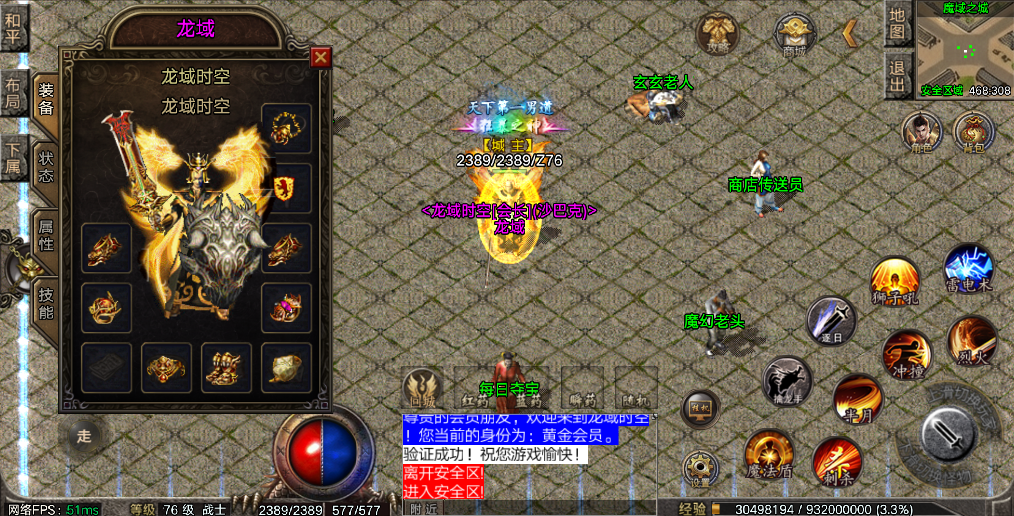The image size is (1014, 516).
Task: Toggle the 走 walk mode button
Action: (x=84, y=436)
